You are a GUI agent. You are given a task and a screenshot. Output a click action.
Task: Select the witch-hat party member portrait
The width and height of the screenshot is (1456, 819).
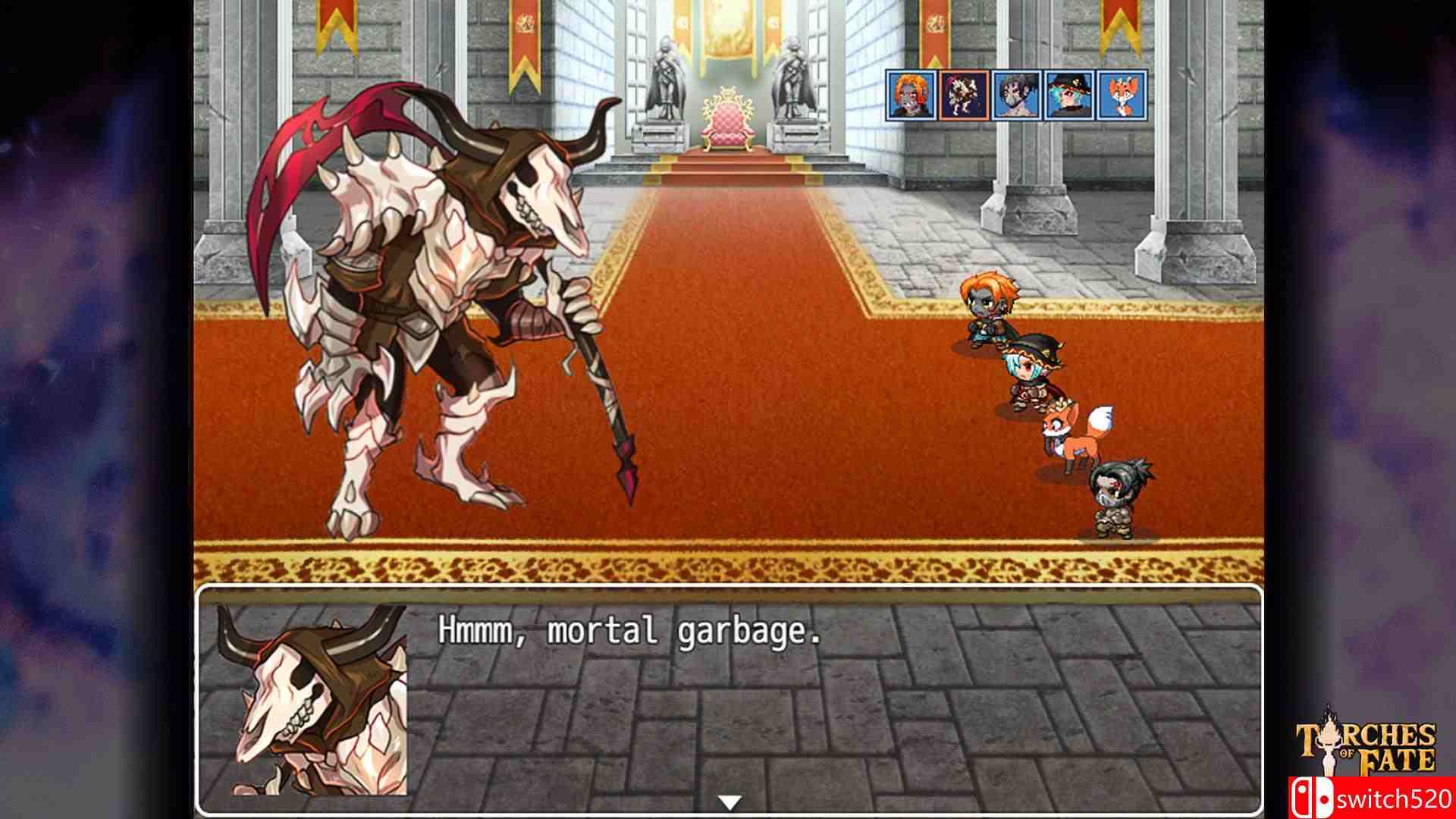point(1071,95)
